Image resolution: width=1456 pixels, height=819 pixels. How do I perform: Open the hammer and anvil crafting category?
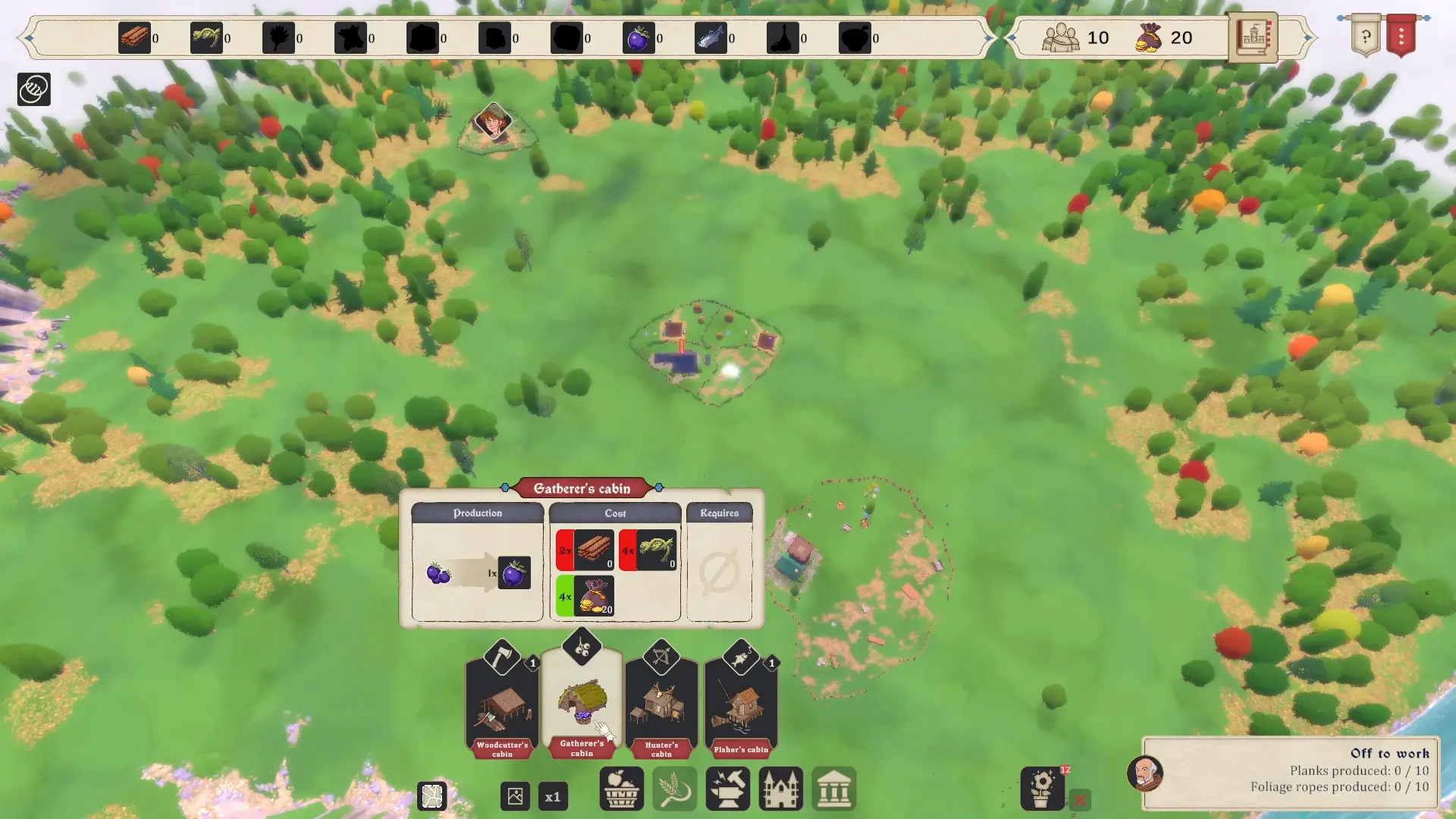coord(728,789)
